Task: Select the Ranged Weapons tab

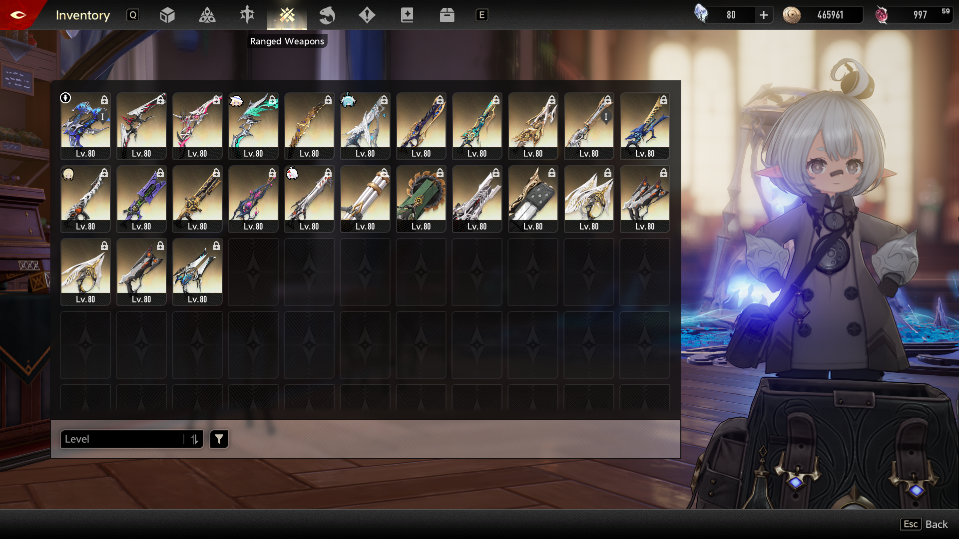Action: 287,15
